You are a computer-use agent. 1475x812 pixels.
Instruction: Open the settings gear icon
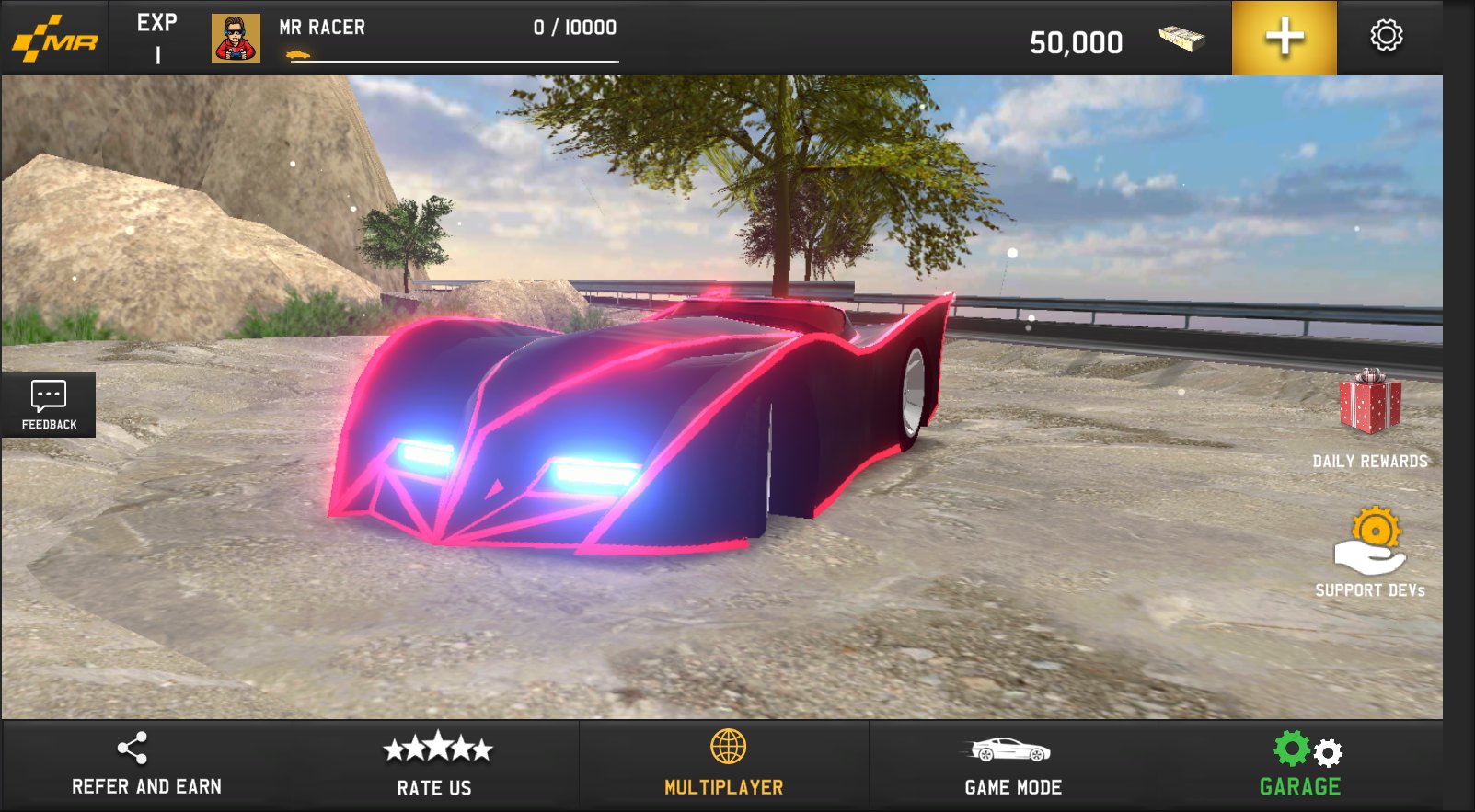coord(1386,37)
